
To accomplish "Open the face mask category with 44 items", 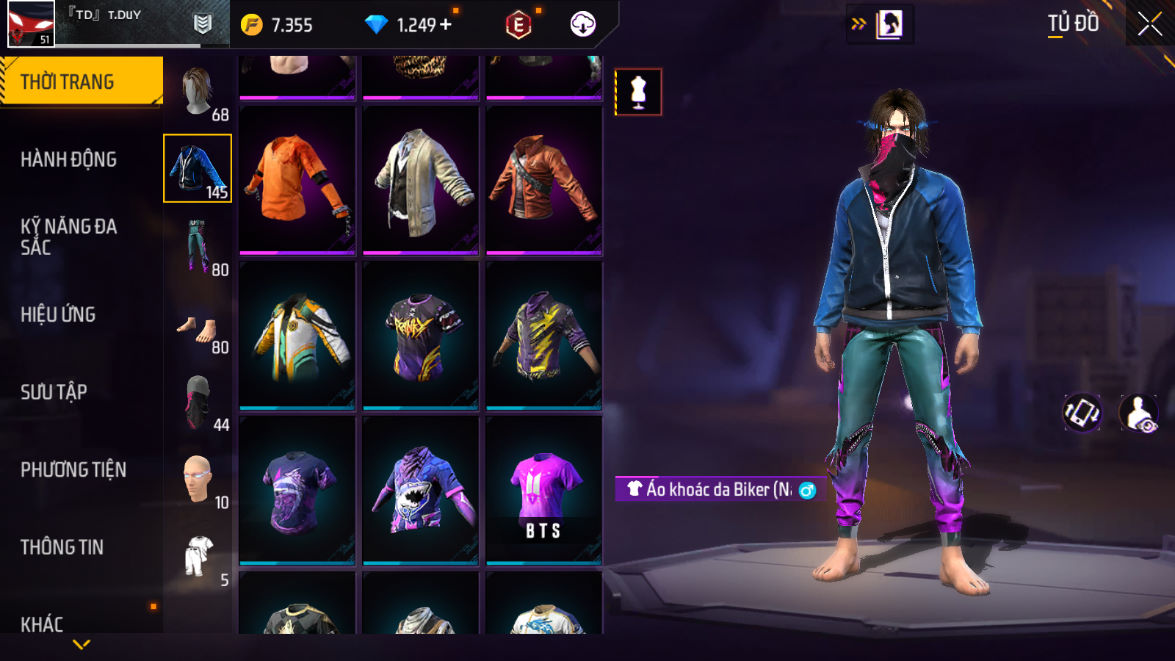I will click(x=198, y=402).
